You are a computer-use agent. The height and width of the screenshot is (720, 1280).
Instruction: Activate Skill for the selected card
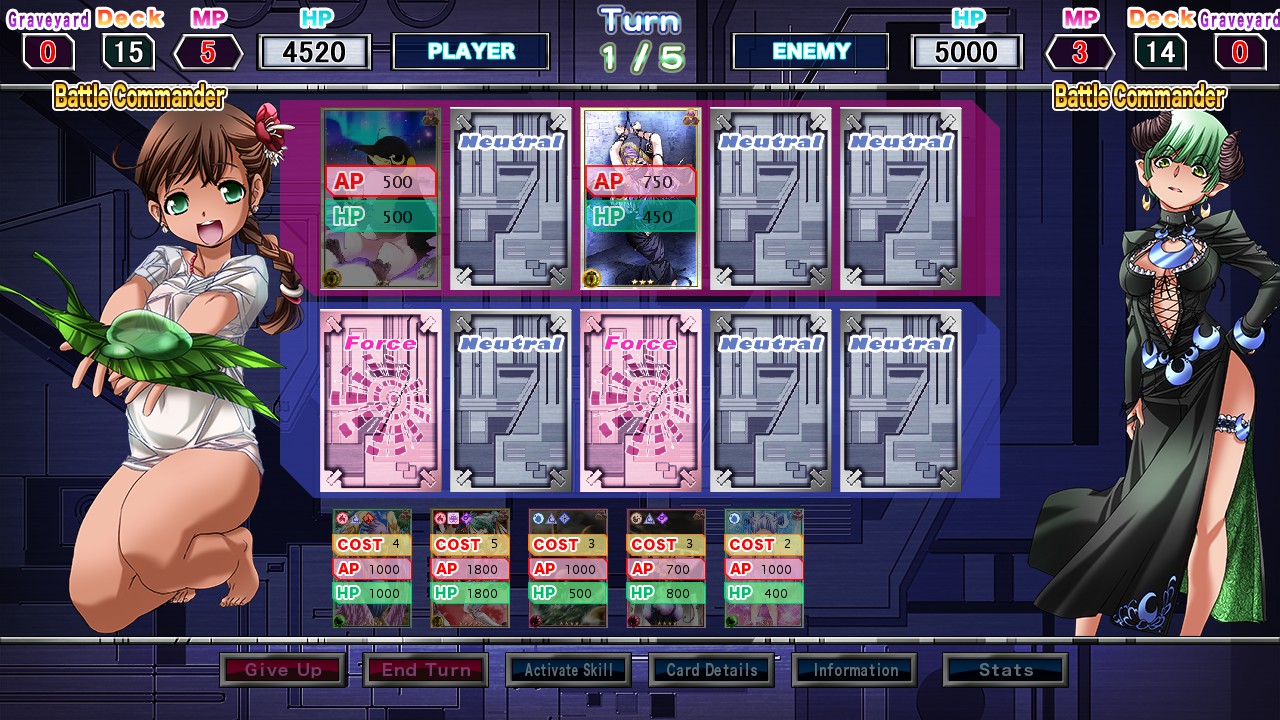point(568,670)
